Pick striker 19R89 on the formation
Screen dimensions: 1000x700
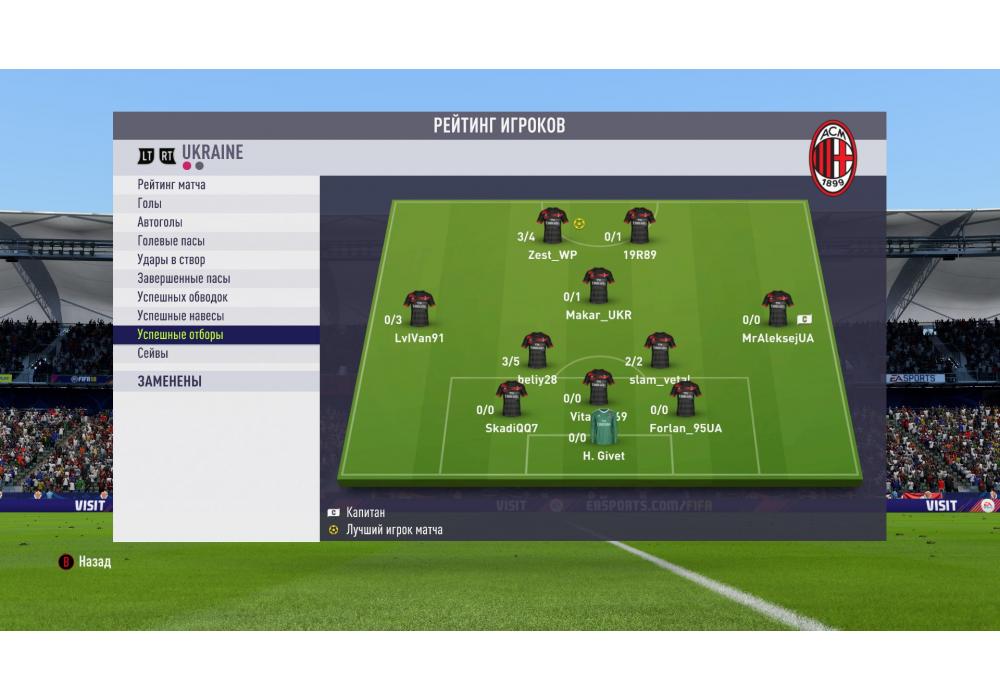[x=639, y=227]
